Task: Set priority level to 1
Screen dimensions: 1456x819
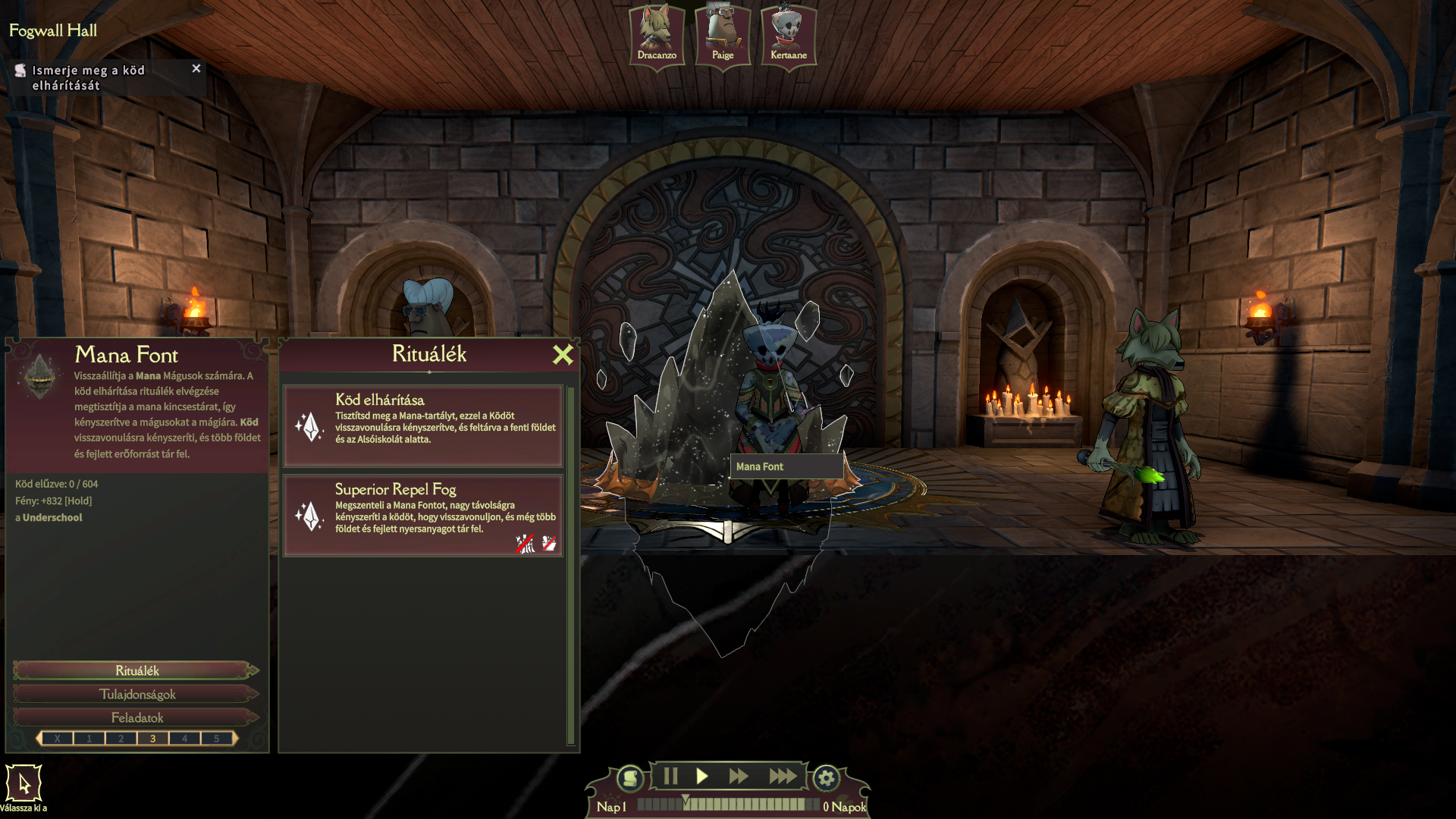Action: tap(89, 739)
